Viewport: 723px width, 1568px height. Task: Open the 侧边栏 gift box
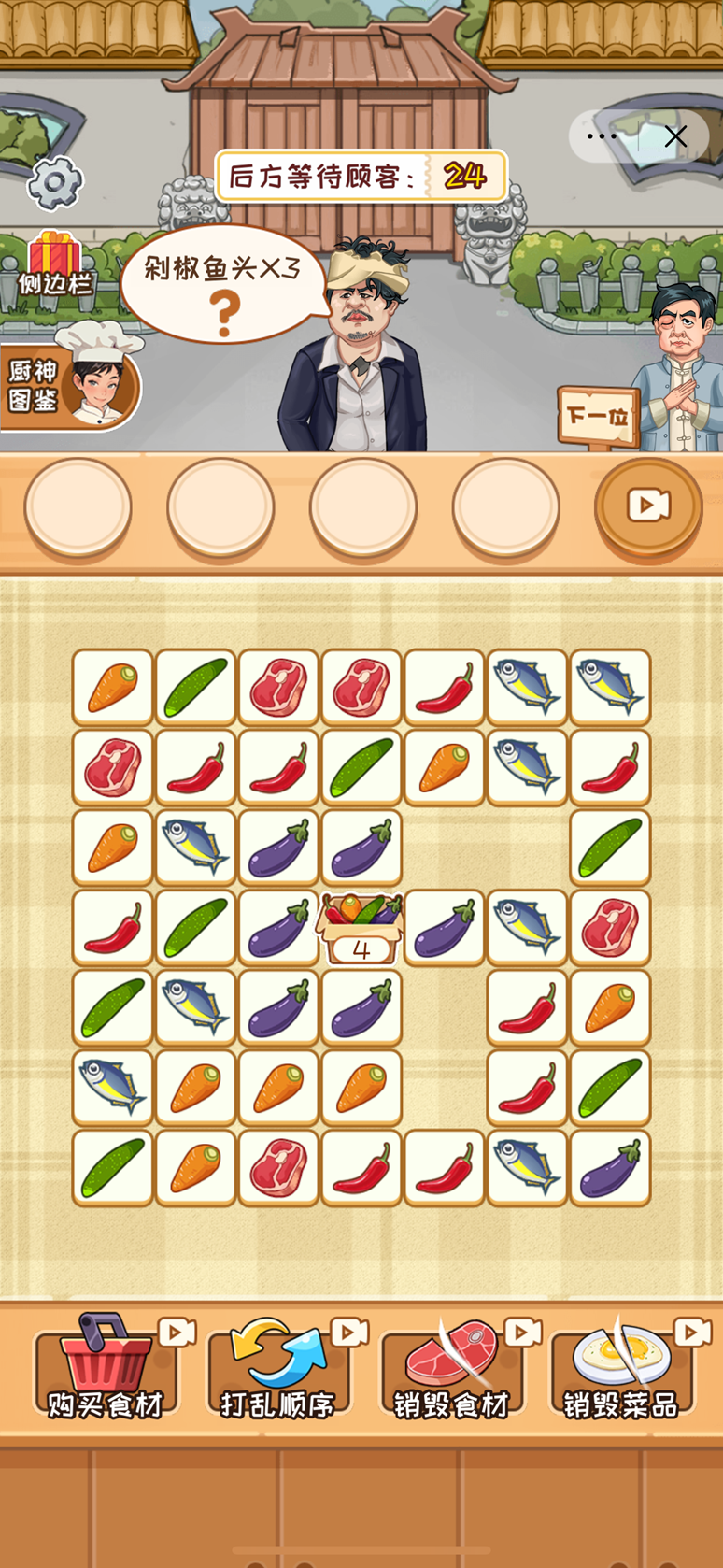[x=55, y=264]
